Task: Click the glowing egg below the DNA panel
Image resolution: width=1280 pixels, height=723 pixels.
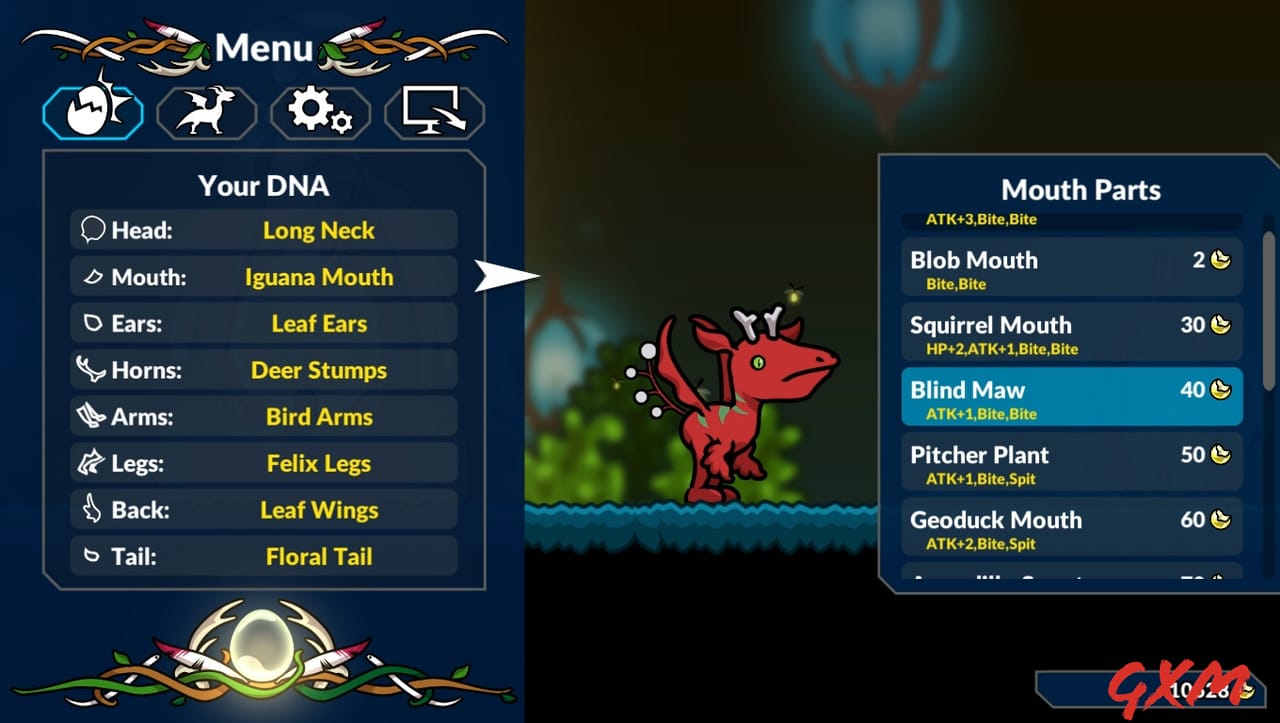Action: tap(263, 645)
